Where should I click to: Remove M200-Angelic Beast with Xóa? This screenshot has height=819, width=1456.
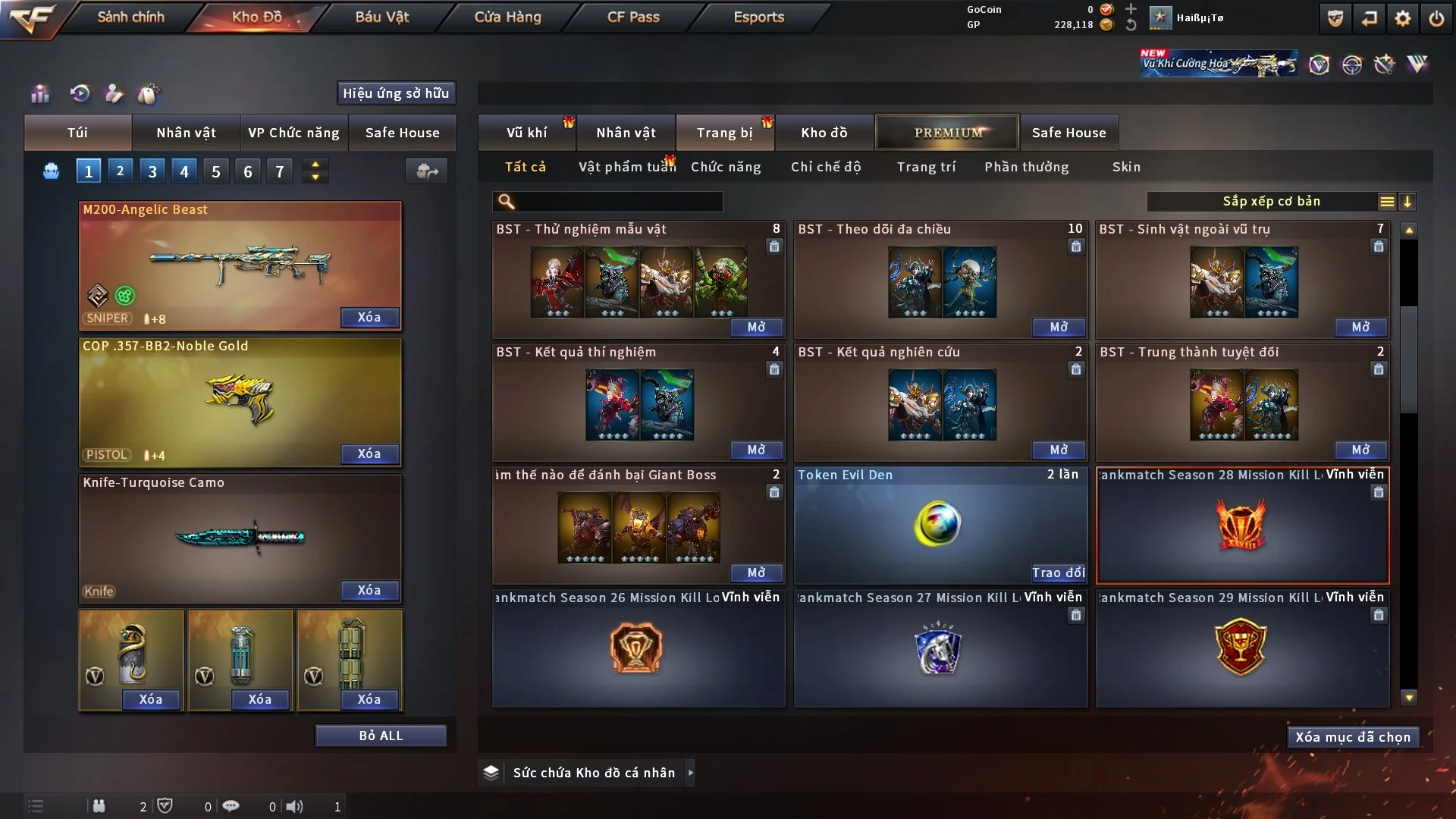(x=369, y=317)
